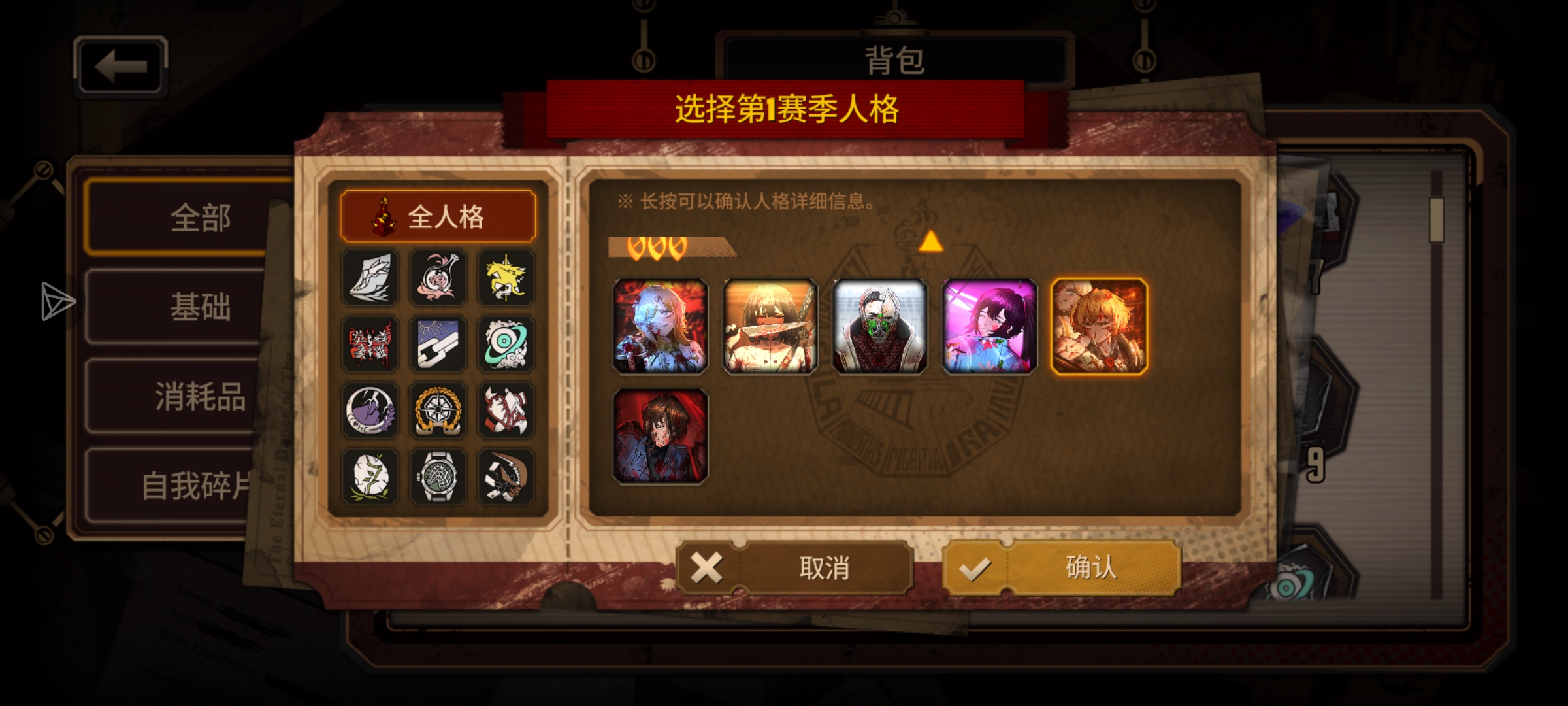This screenshot has height=706, width=1568.
Task: Select the Heathcliff purple crescent emblem
Action: click(x=369, y=411)
